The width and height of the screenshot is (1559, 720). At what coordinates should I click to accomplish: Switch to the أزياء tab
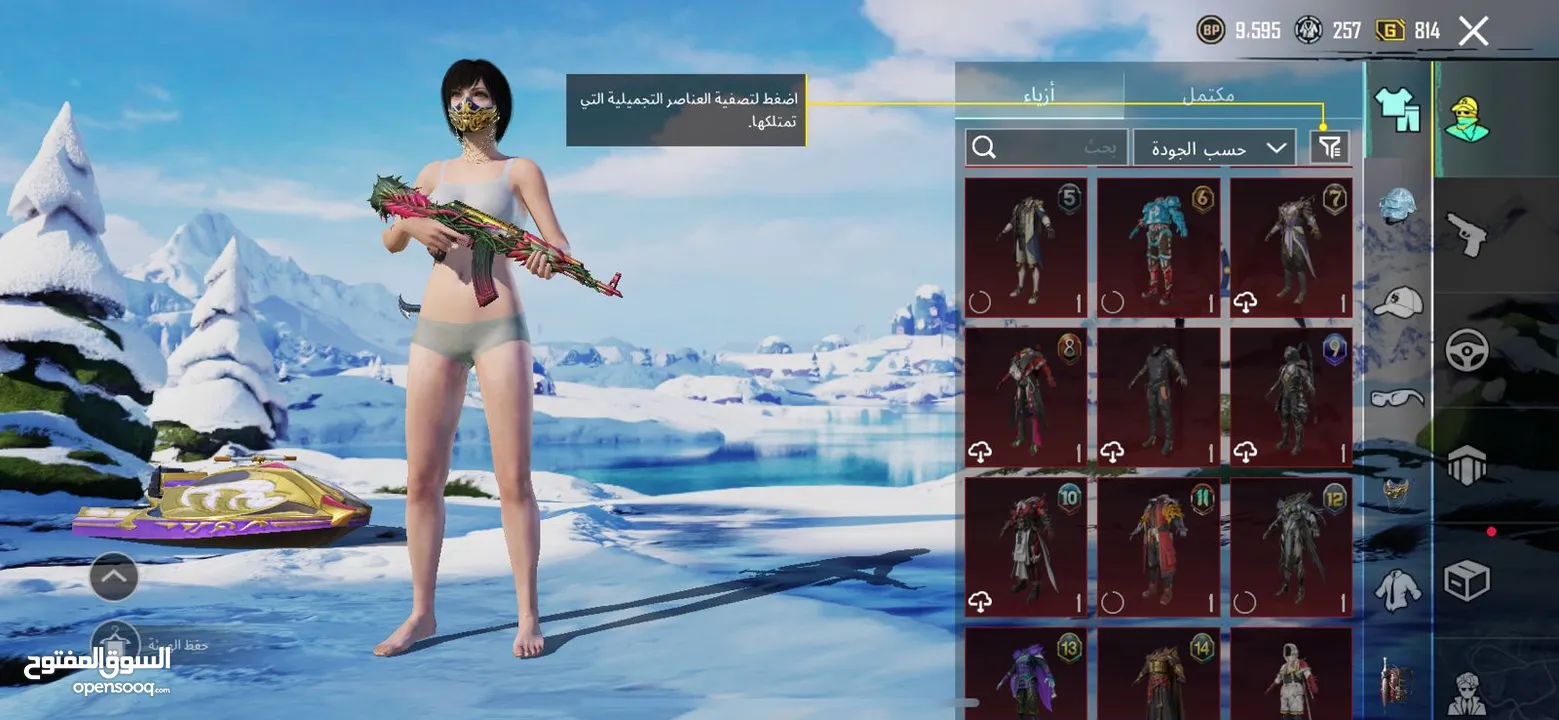(1041, 96)
